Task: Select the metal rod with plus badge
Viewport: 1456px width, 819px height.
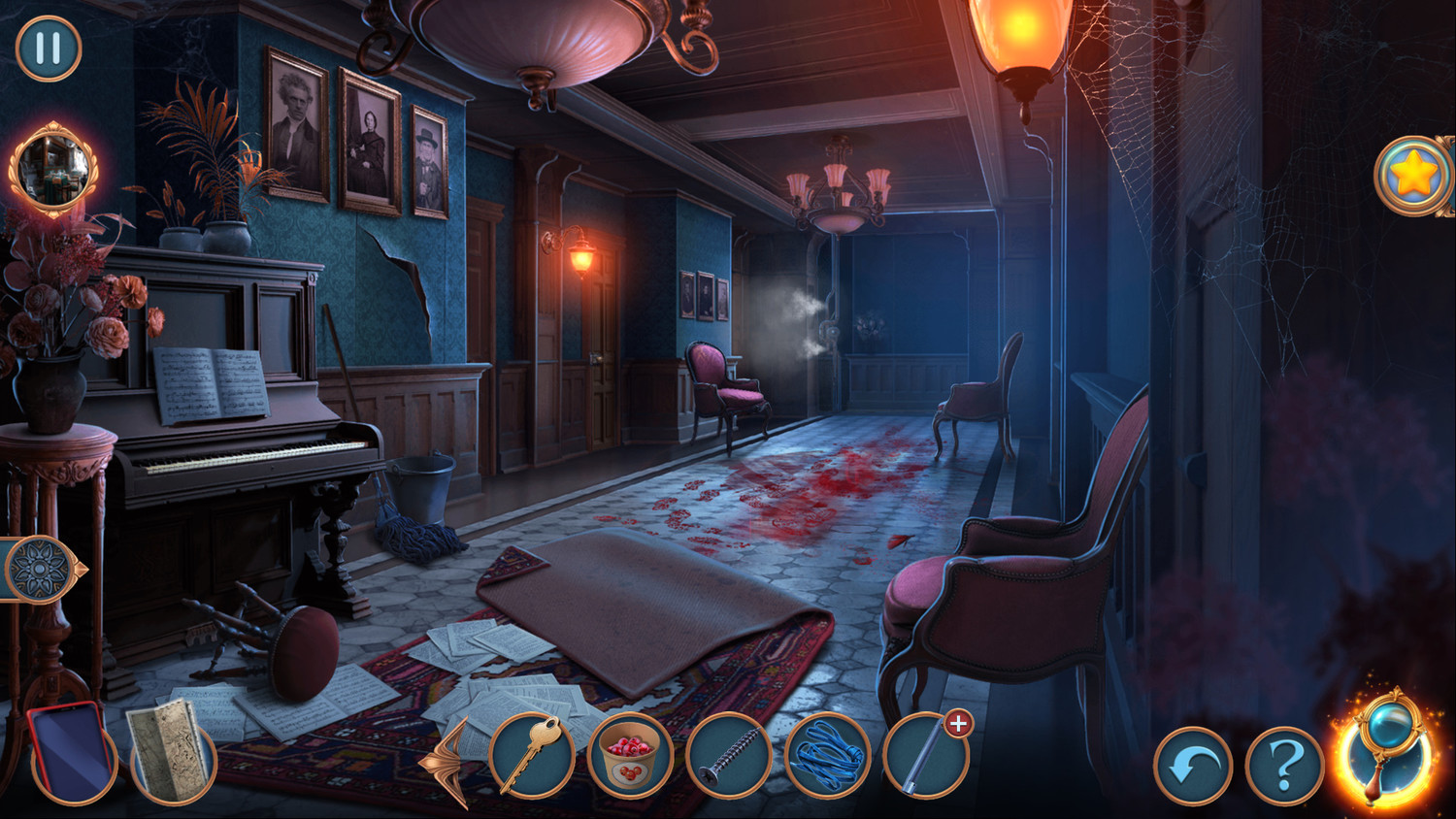Action: [x=925, y=757]
